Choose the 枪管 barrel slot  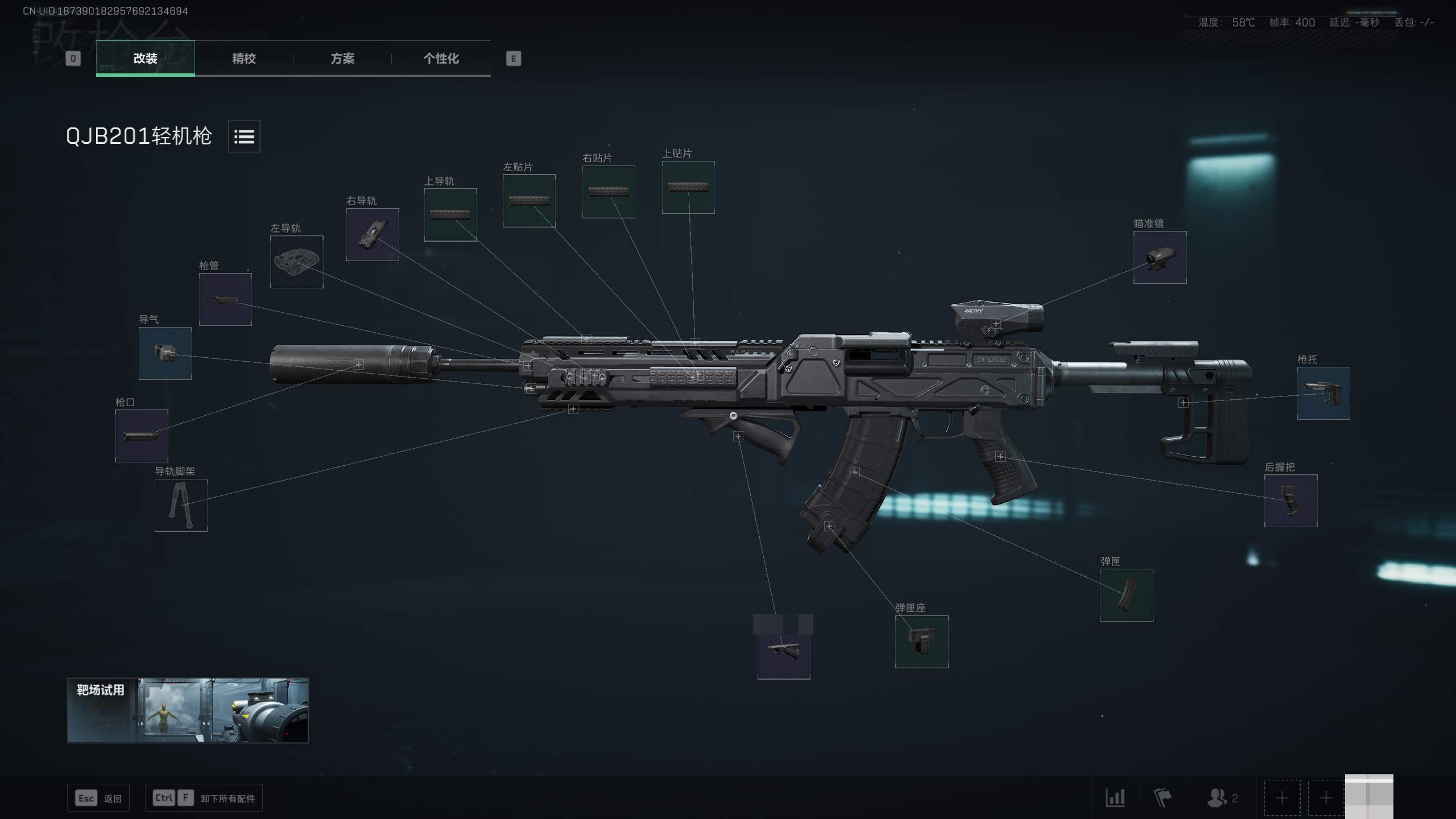pyautogui.click(x=225, y=299)
